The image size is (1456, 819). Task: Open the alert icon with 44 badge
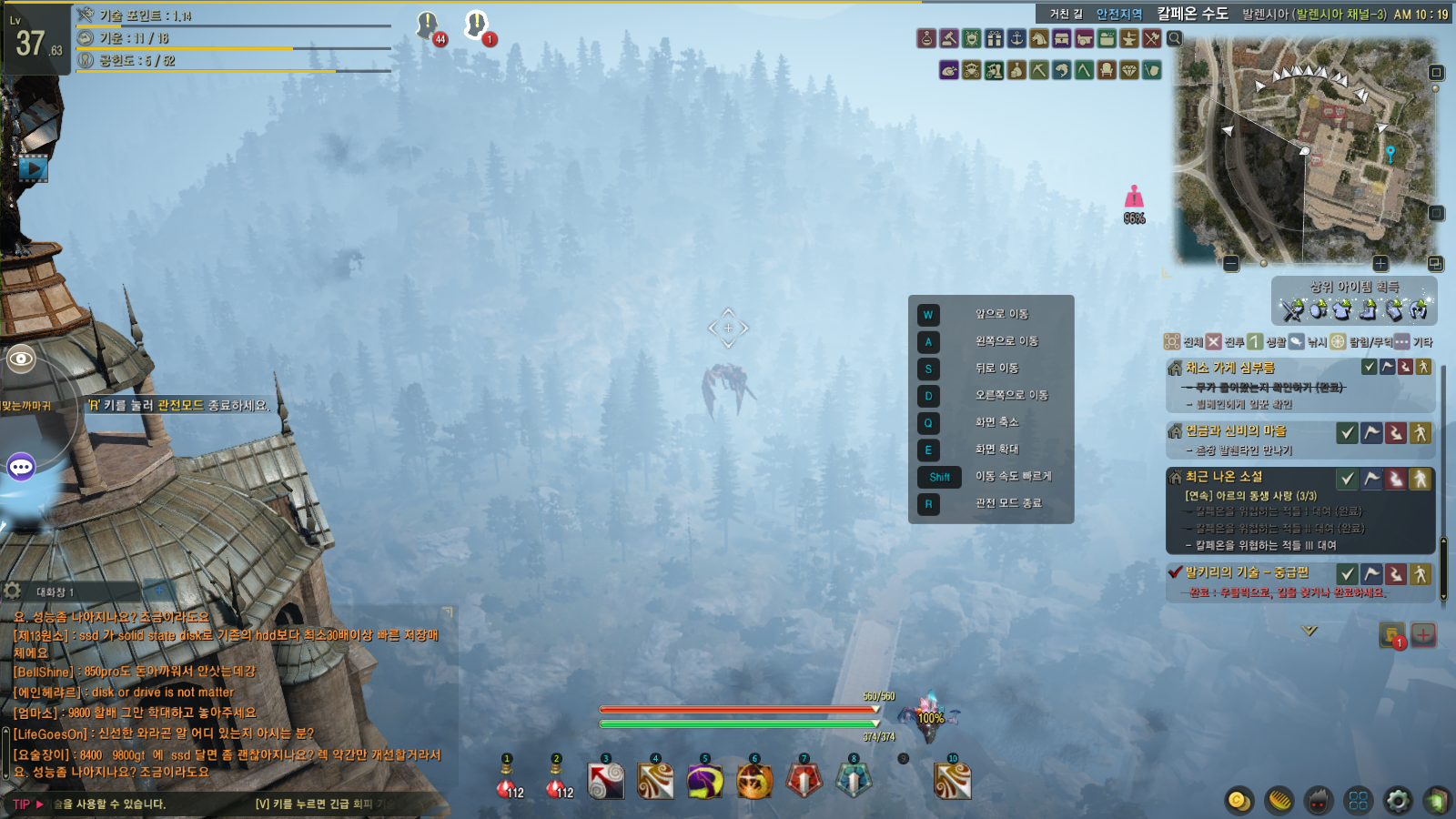tap(429, 26)
